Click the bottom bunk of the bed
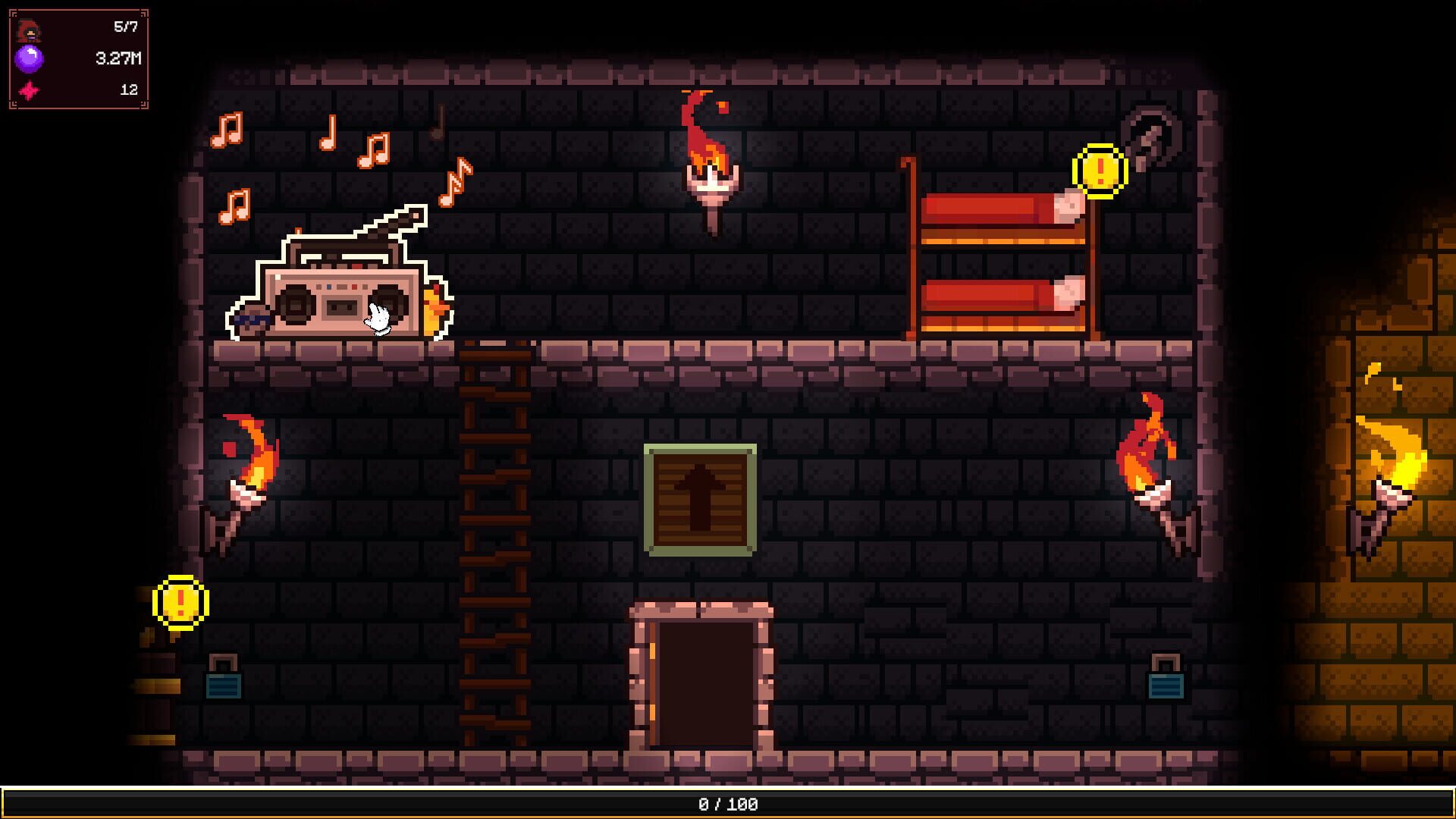This screenshot has height=819, width=1456. [993, 296]
